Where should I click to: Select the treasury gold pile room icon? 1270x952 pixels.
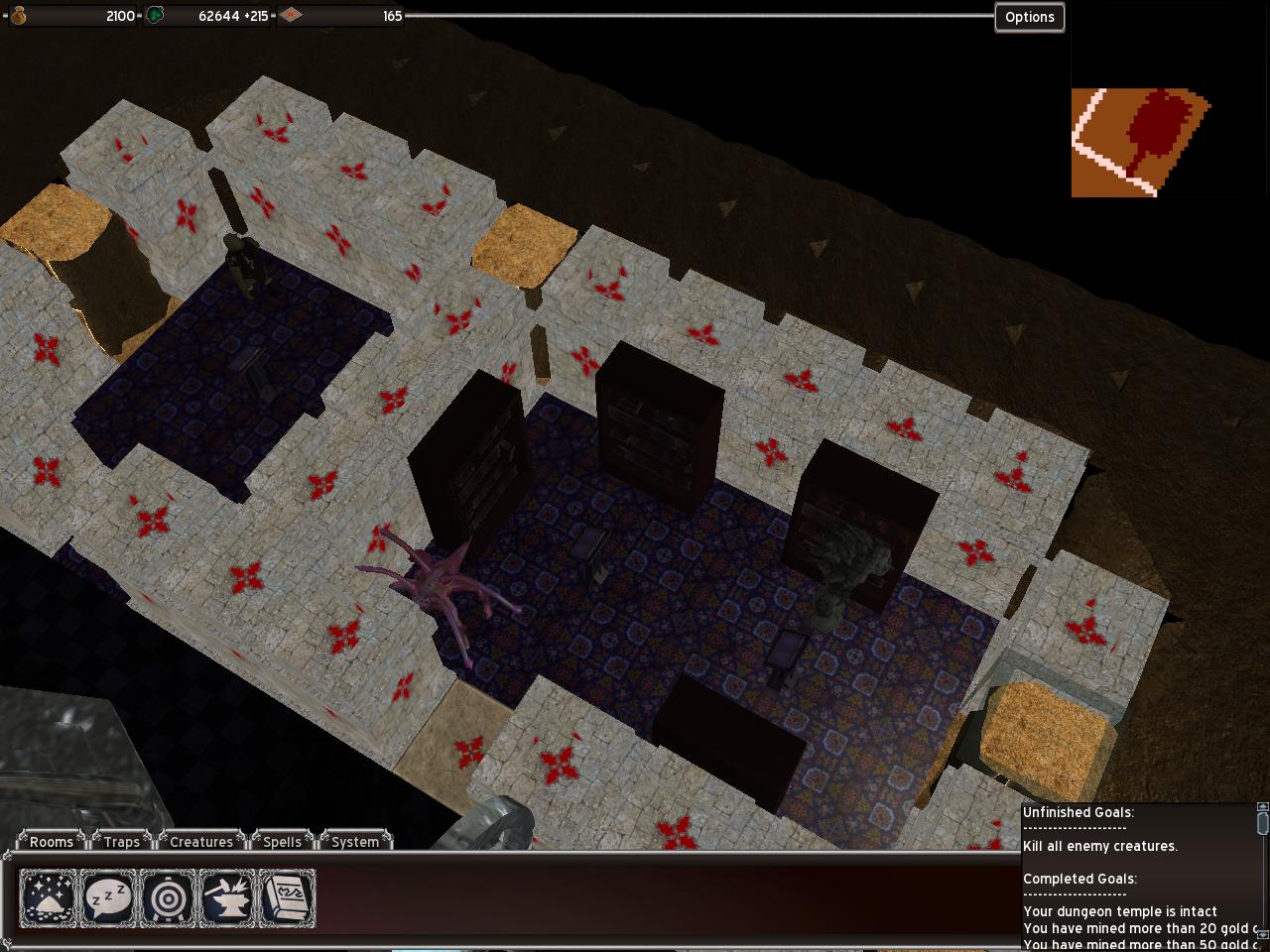[49, 898]
